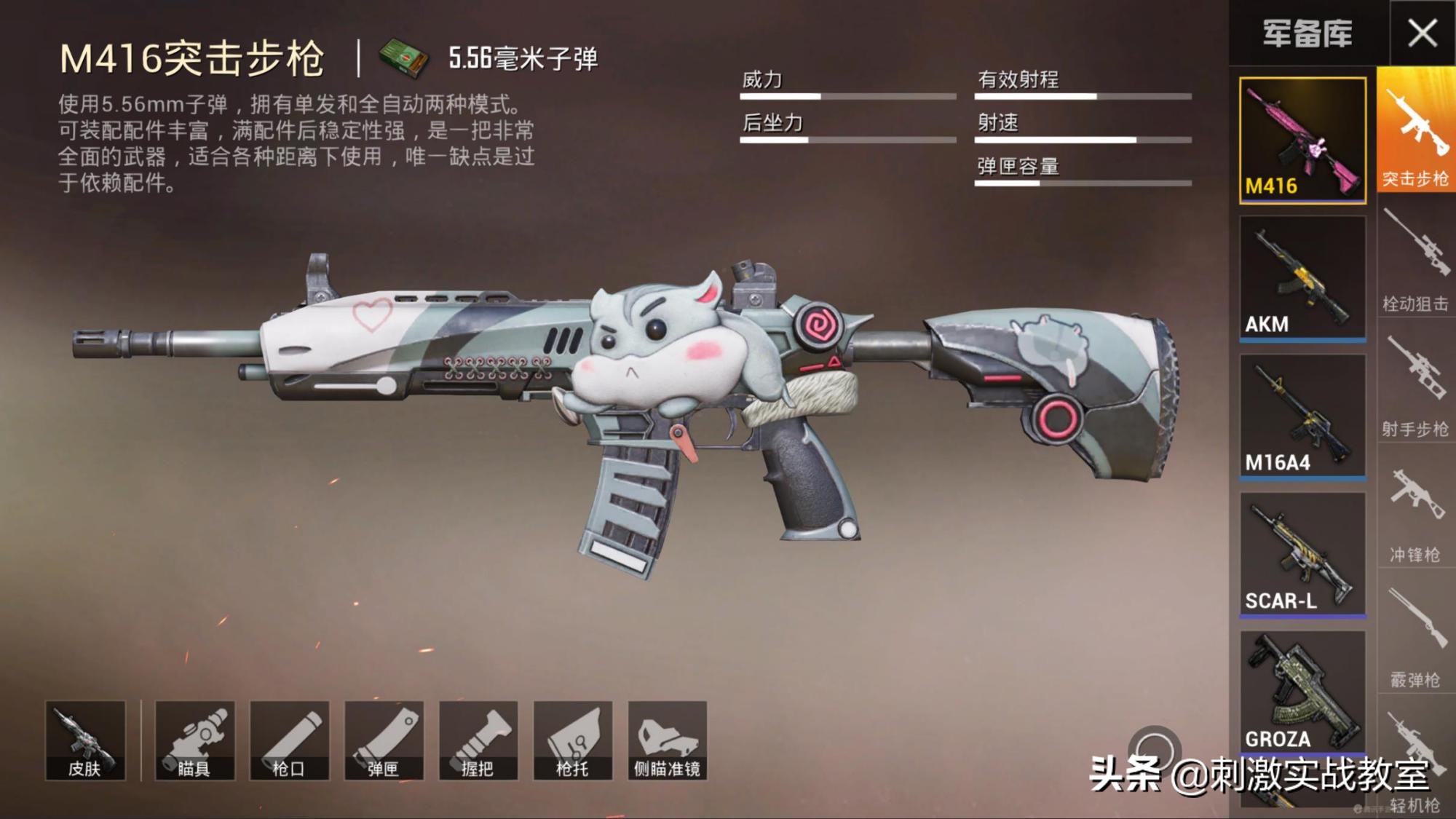This screenshot has height=819, width=1456.
Task: Select the highlighted M416 thumbnail
Action: pyautogui.click(x=1303, y=138)
